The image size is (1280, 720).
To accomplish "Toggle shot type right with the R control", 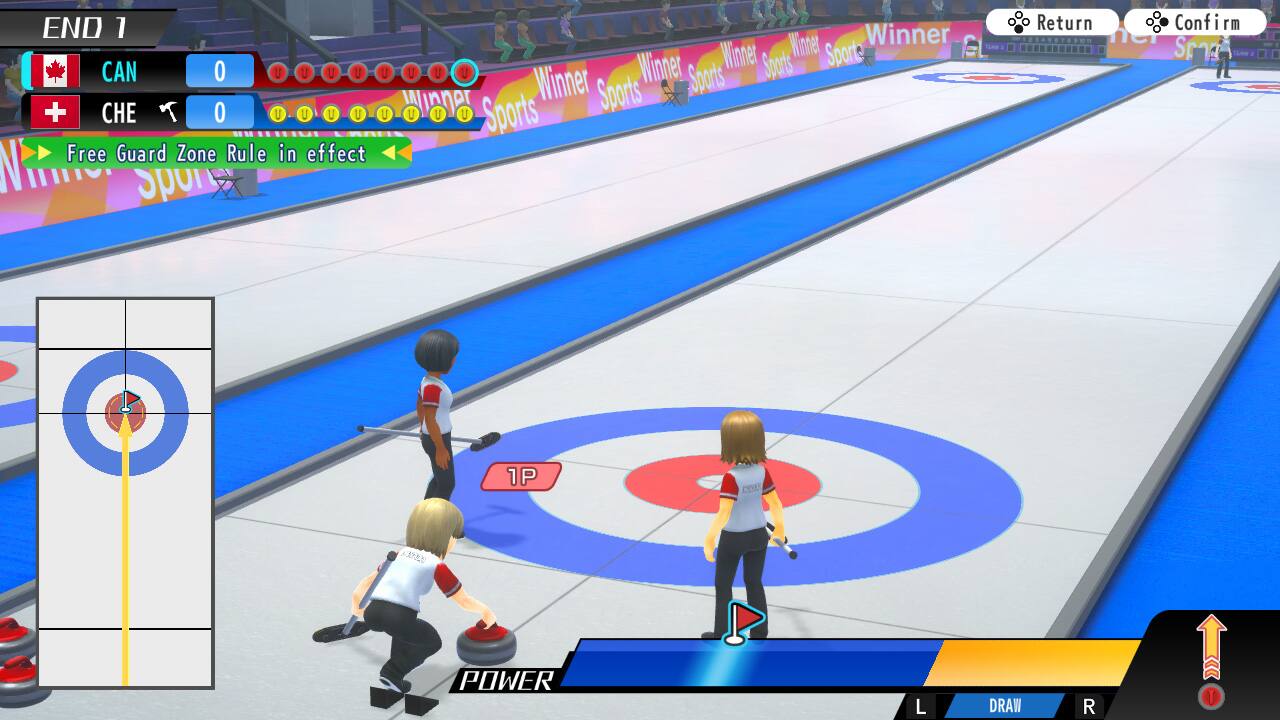I will 1091,705.
